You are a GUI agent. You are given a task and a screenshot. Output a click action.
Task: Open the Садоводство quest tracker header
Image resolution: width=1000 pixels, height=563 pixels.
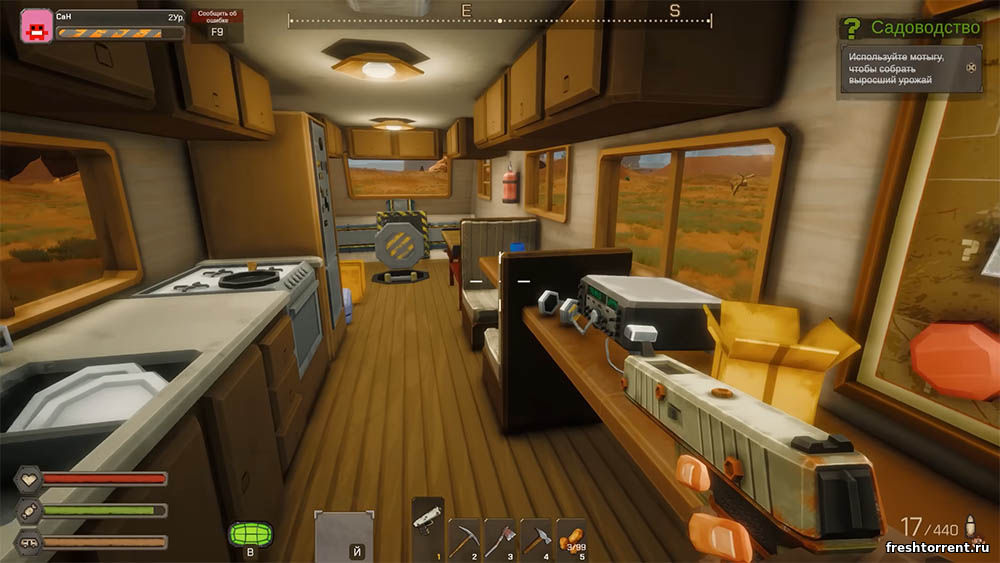pyautogui.click(x=924, y=27)
